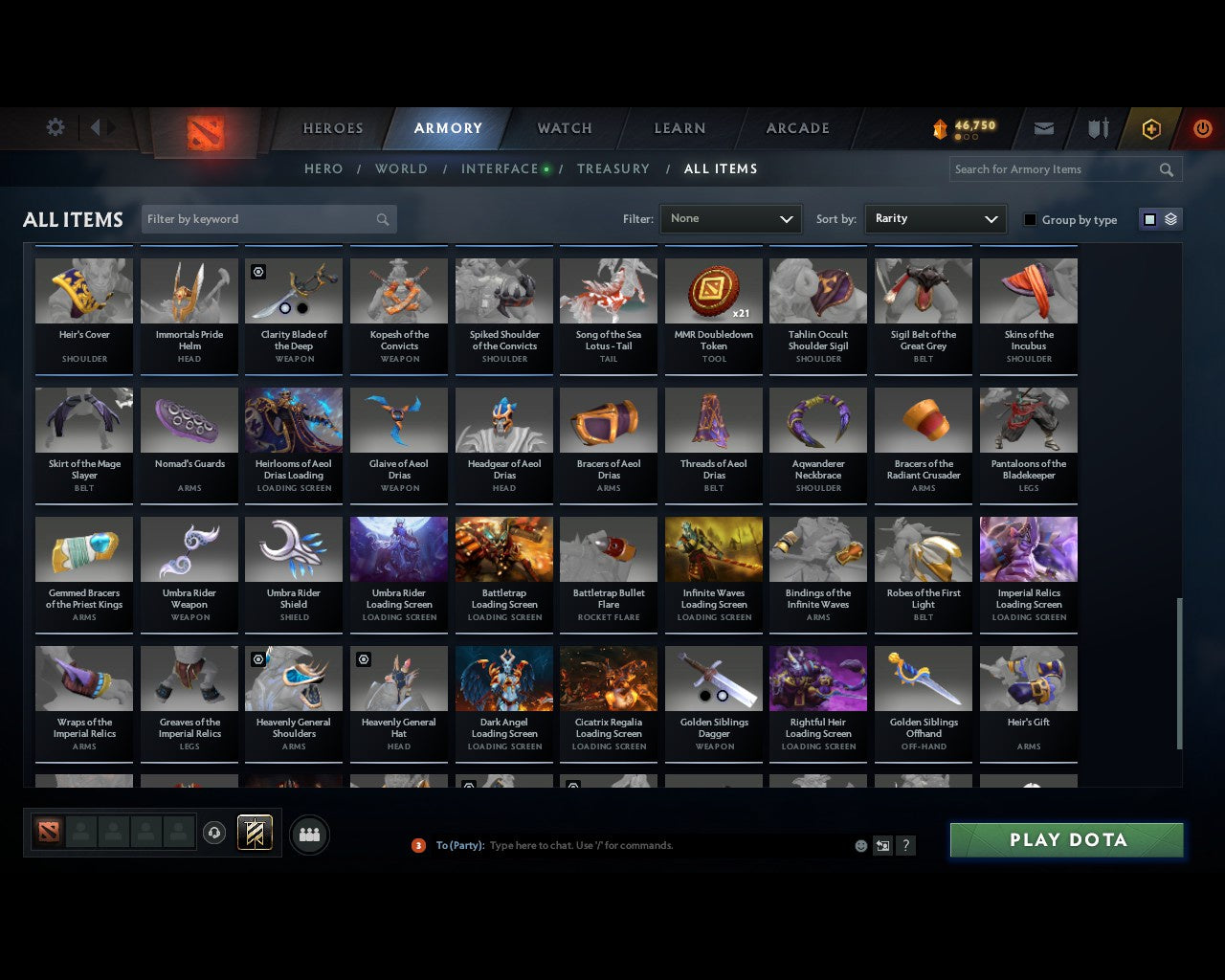This screenshot has width=1225, height=980.
Task: Click the power/logout icon
Action: (x=1203, y=128)
